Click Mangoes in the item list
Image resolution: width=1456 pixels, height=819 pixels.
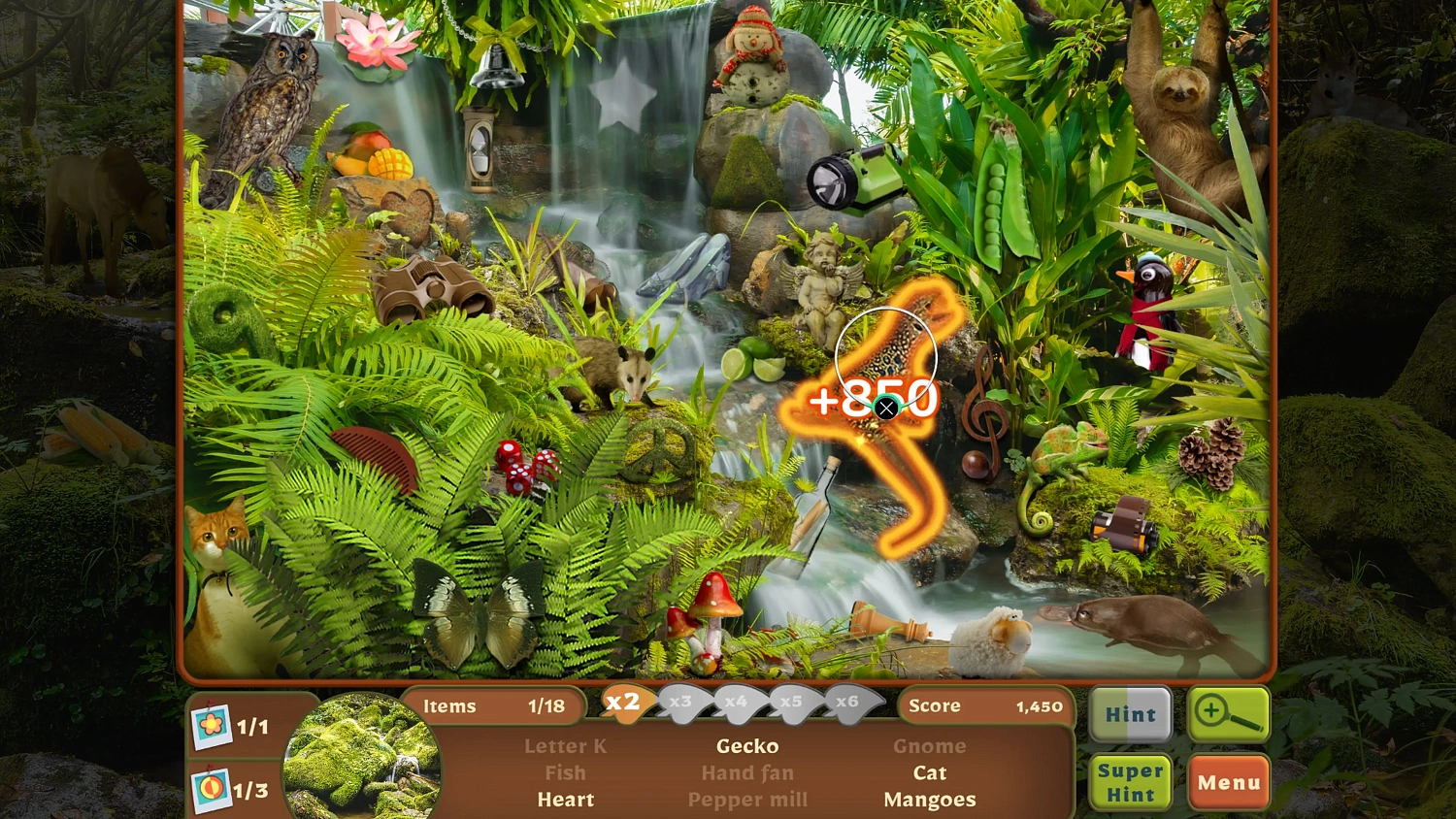[930, 800]
